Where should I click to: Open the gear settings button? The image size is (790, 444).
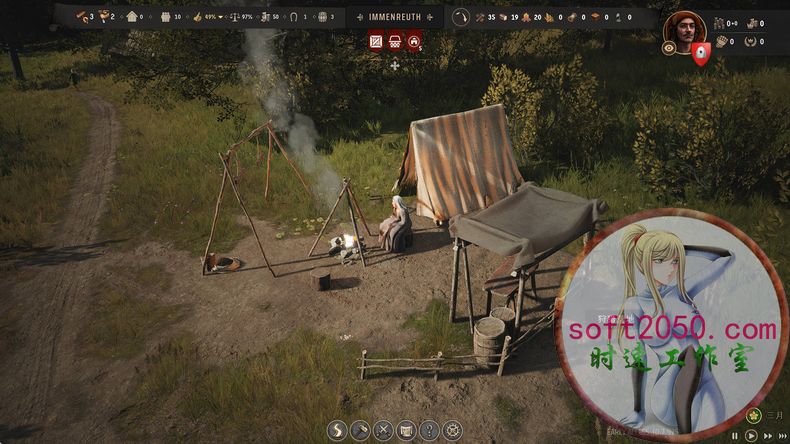(452, 431)
